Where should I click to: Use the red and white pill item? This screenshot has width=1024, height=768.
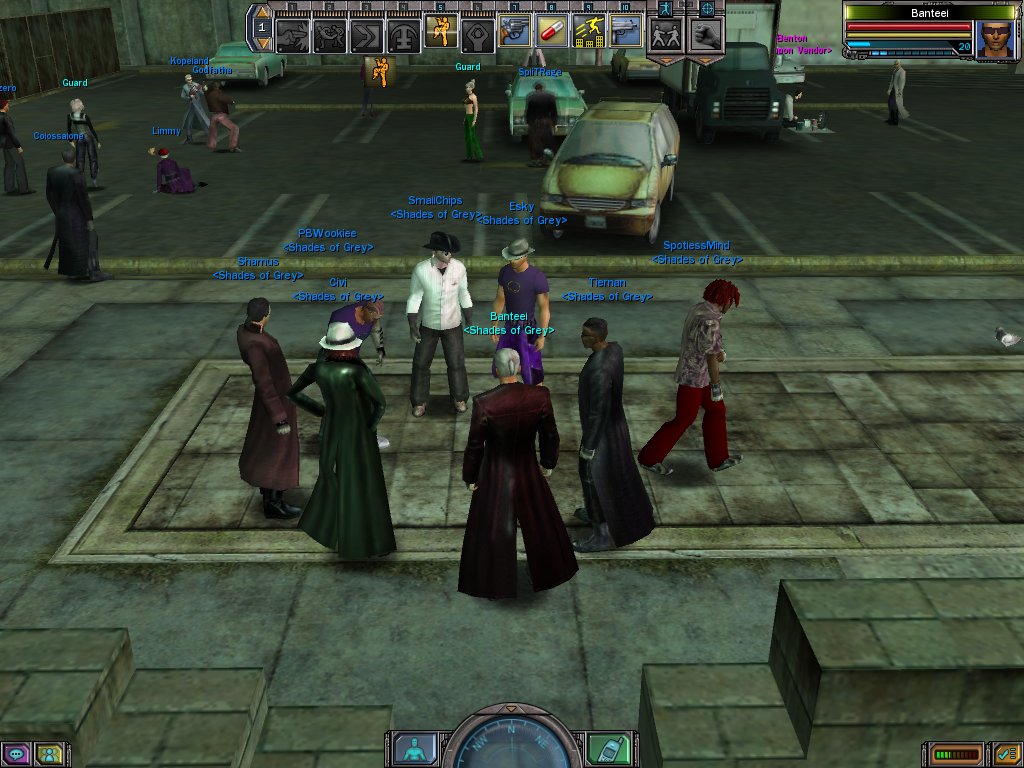551,31
